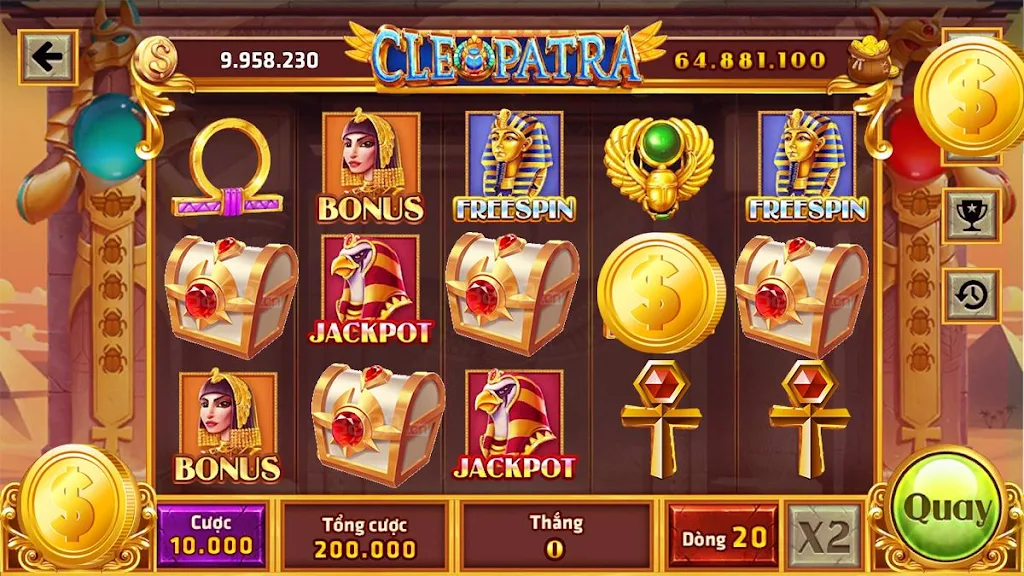The image size is (1024, 576).
Task: Adjust the Dòng 20 paylines
Action: coord(723,537)
